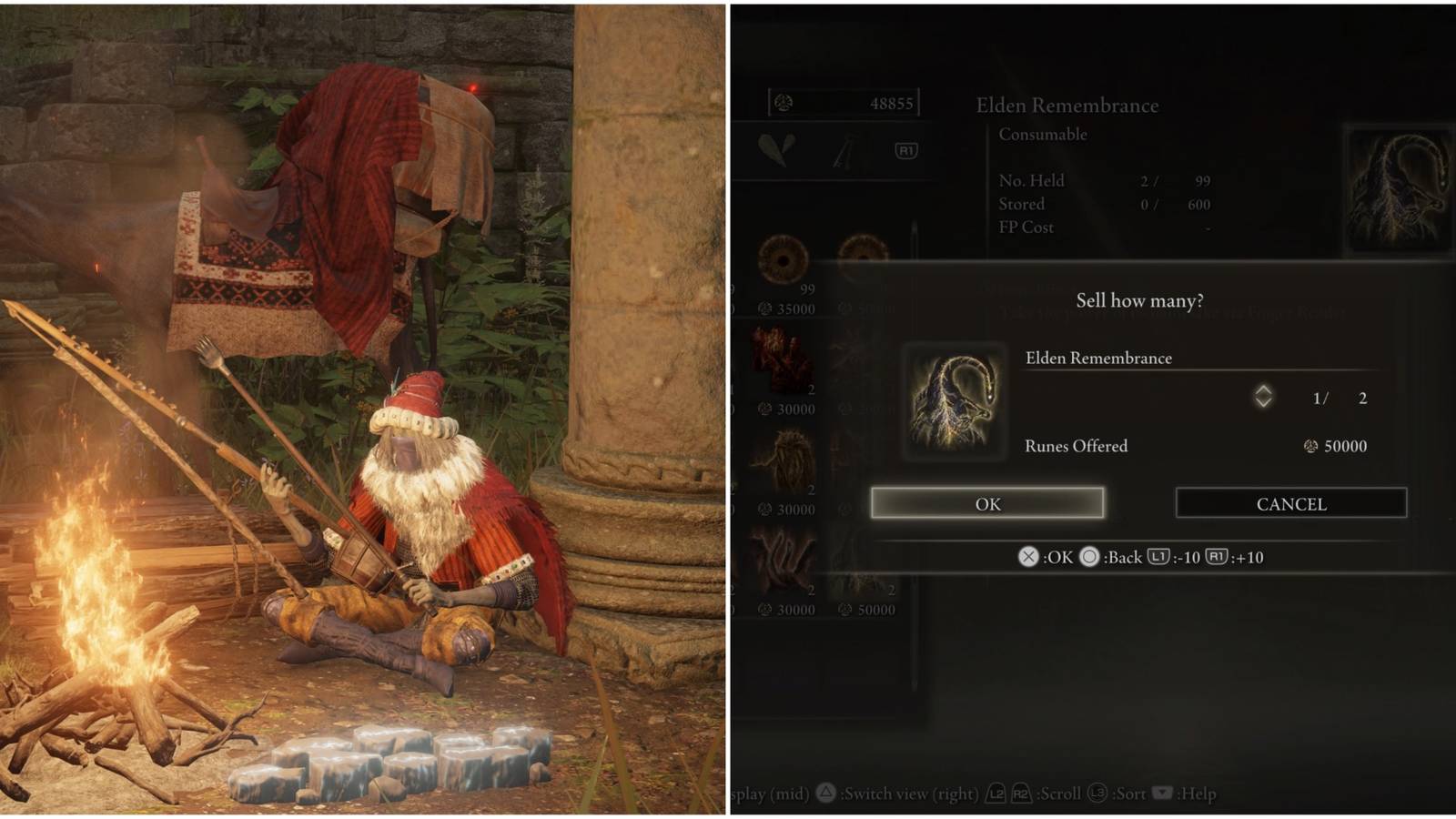Click the triangle :Switch view prompt icon
The image size is (1456, 819).
[x=824, y=793]
